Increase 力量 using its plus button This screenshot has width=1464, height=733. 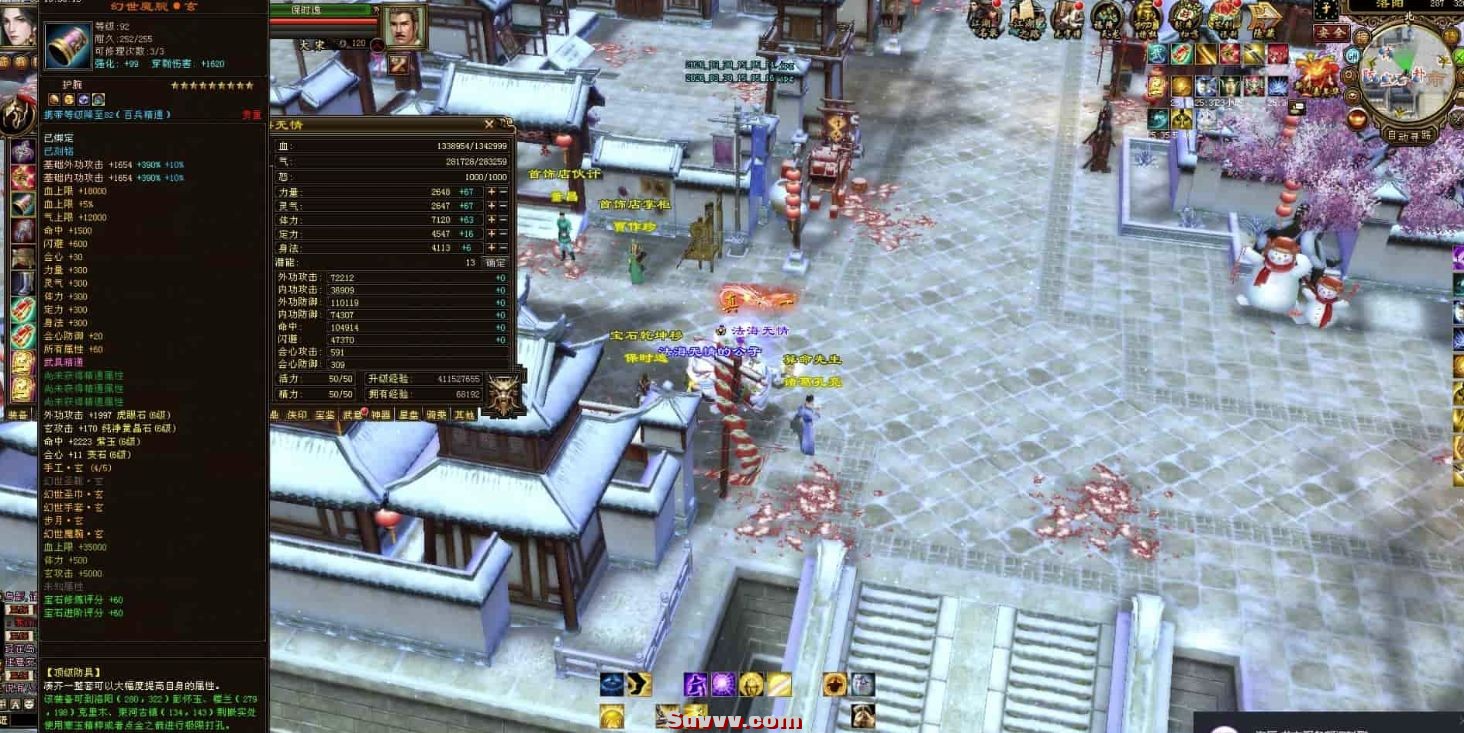pyautogui.click(x=492, y=192)
